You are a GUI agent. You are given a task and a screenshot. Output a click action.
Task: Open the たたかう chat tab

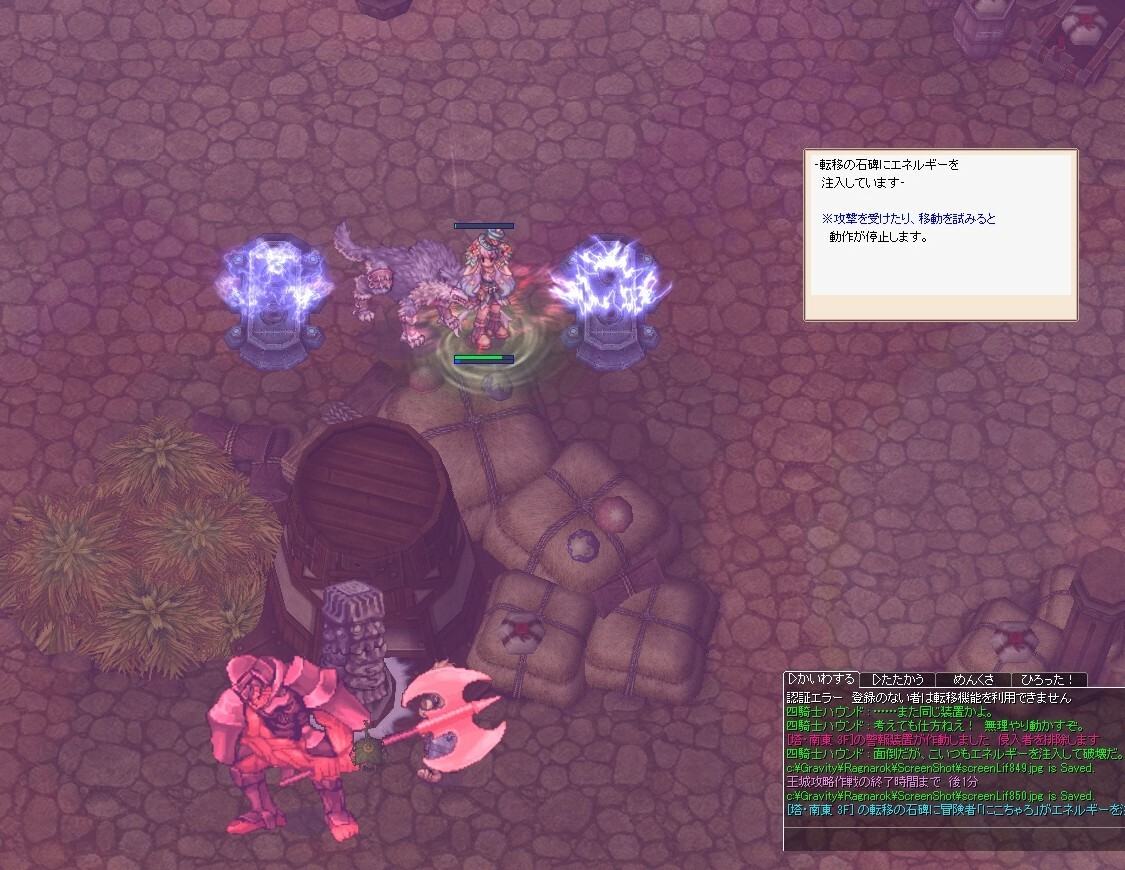click(897, 680)
